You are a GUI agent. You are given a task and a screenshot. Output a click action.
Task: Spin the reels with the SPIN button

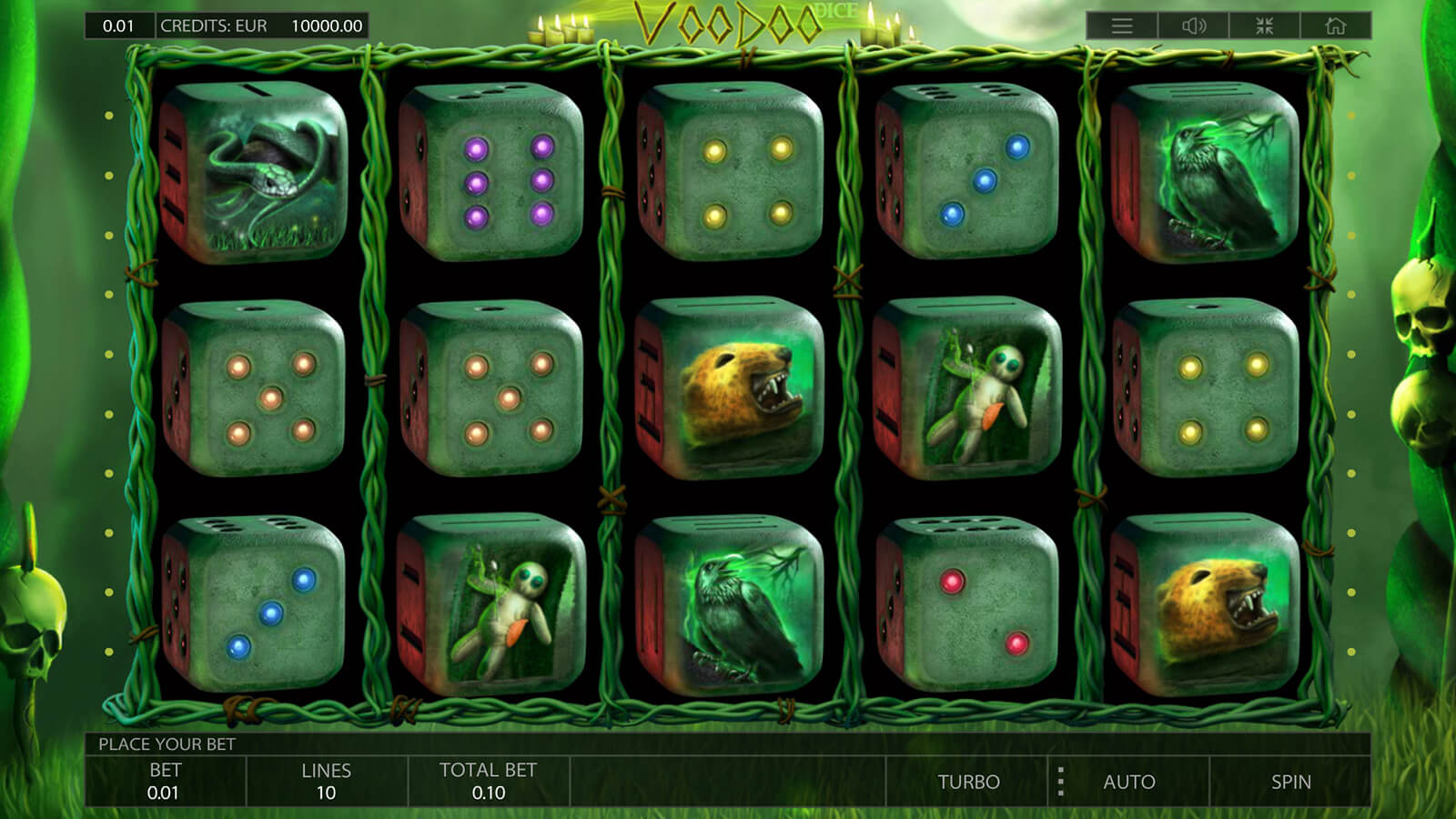(1290, 782)
